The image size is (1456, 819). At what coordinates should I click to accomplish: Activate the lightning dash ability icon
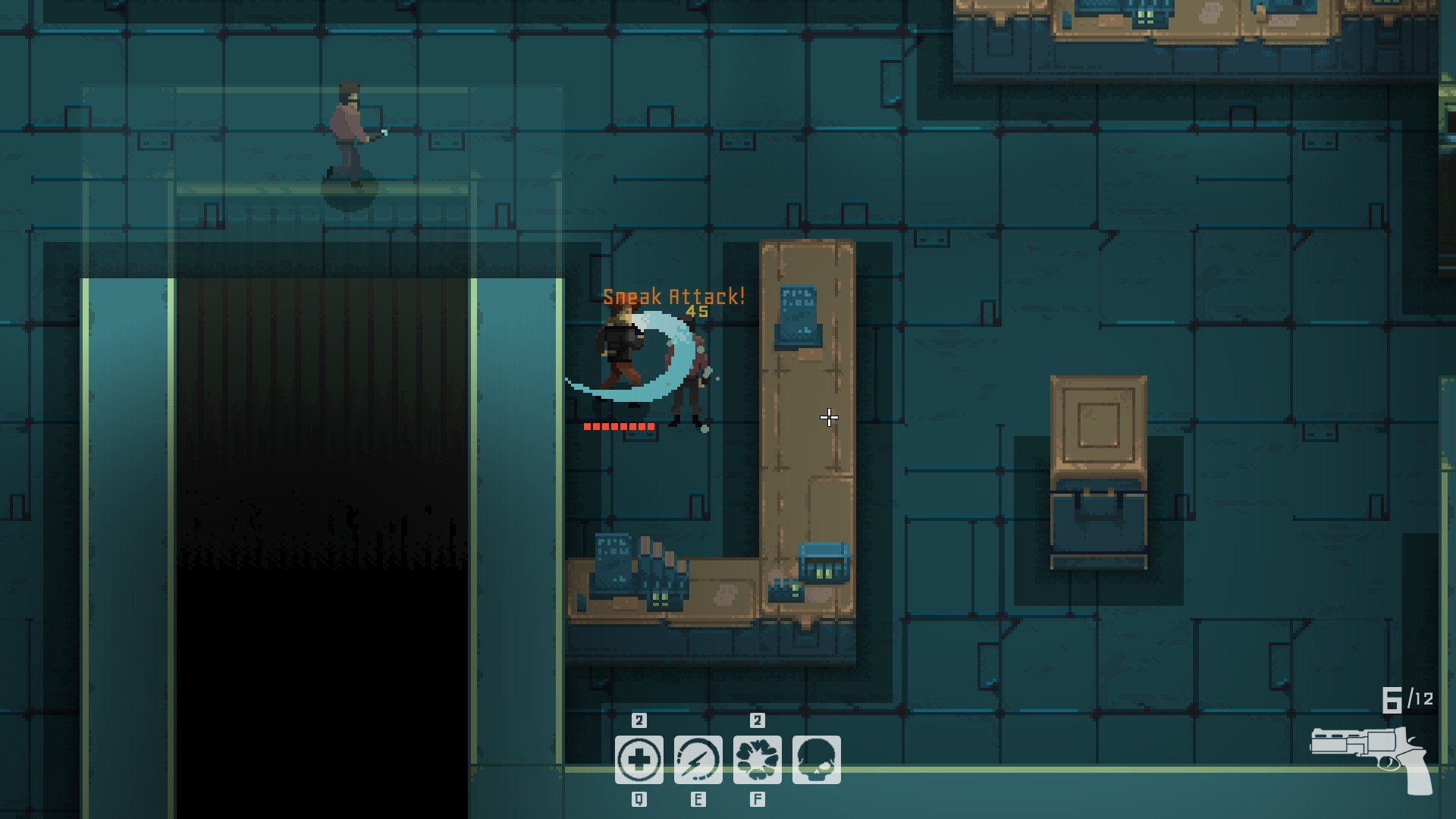699,758
